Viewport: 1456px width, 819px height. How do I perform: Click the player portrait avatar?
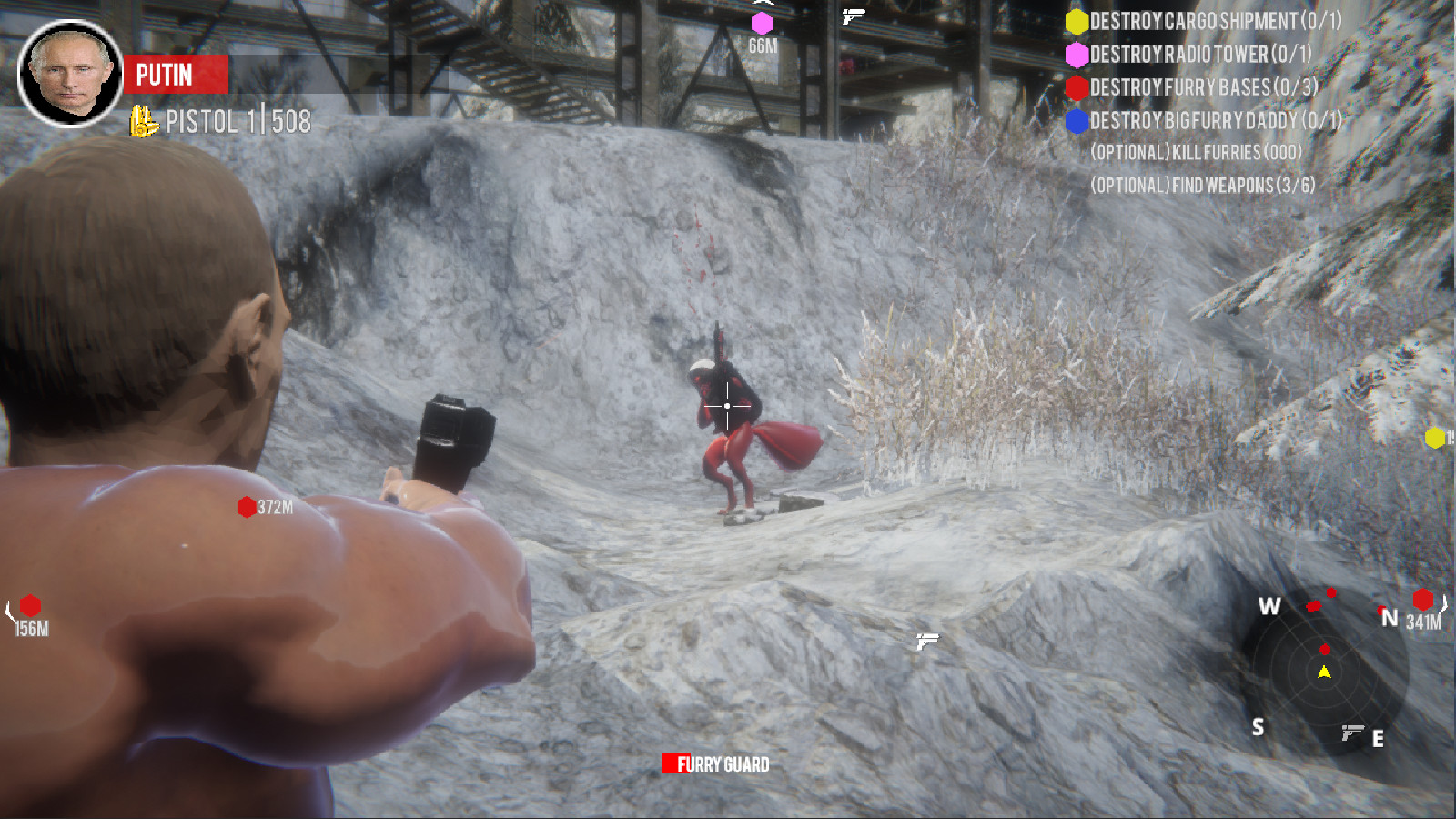(x=70, y=74)
